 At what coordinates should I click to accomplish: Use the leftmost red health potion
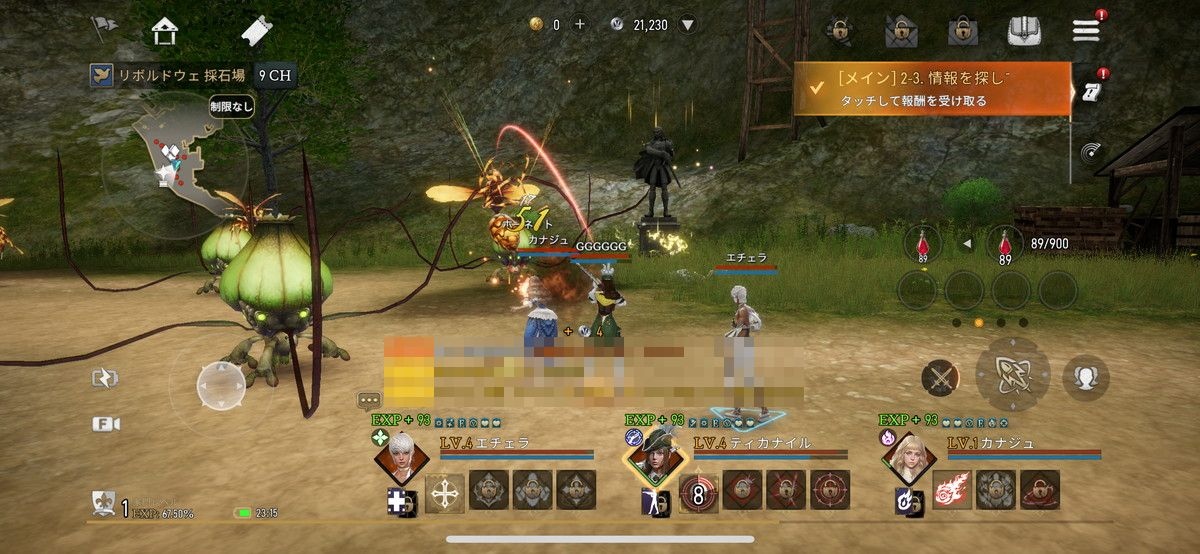[x=921, y=246]
